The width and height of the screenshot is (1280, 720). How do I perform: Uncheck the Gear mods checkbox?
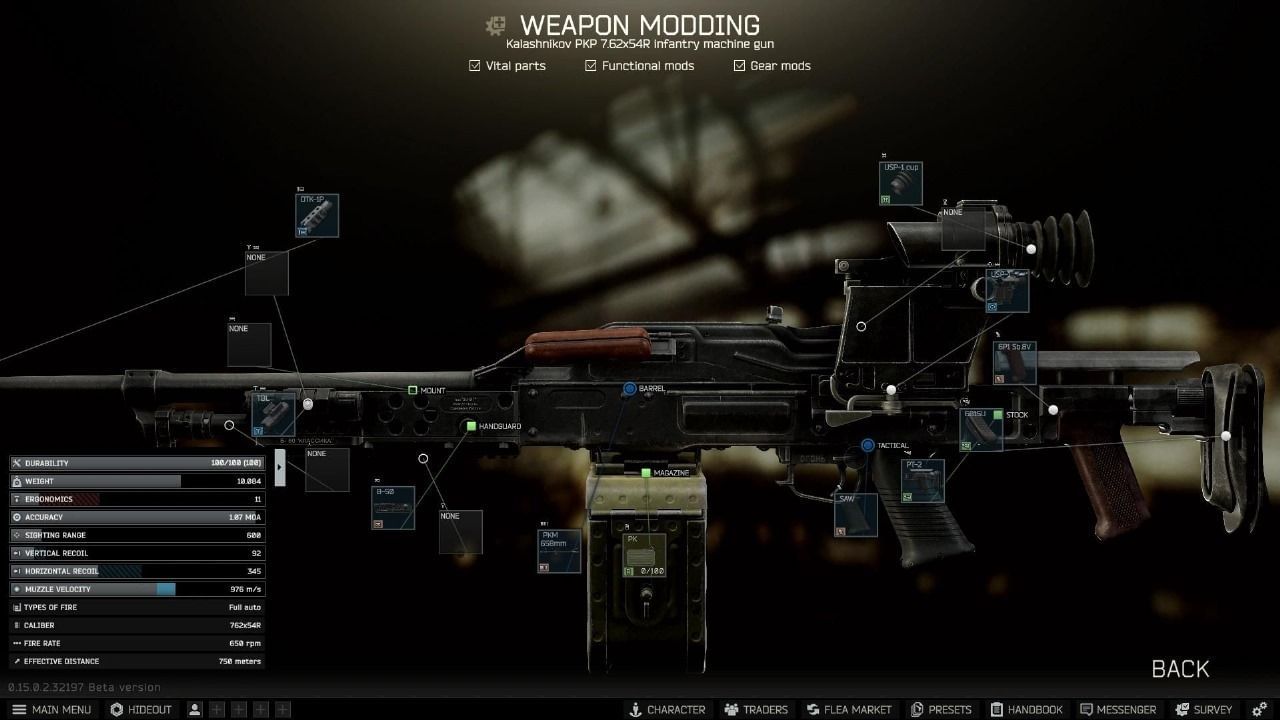pos(739,65)
